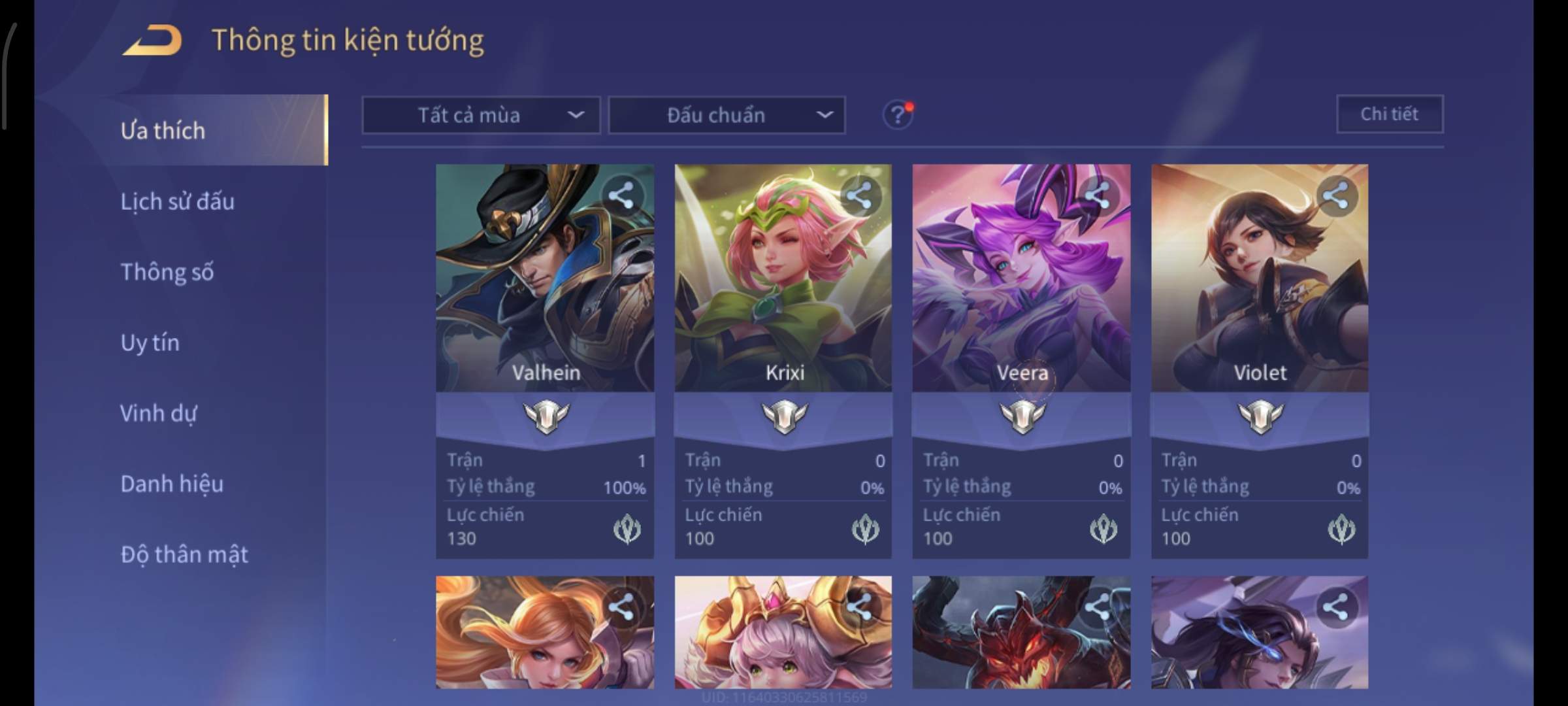Share the Valhein hero card

coord(621,195)
